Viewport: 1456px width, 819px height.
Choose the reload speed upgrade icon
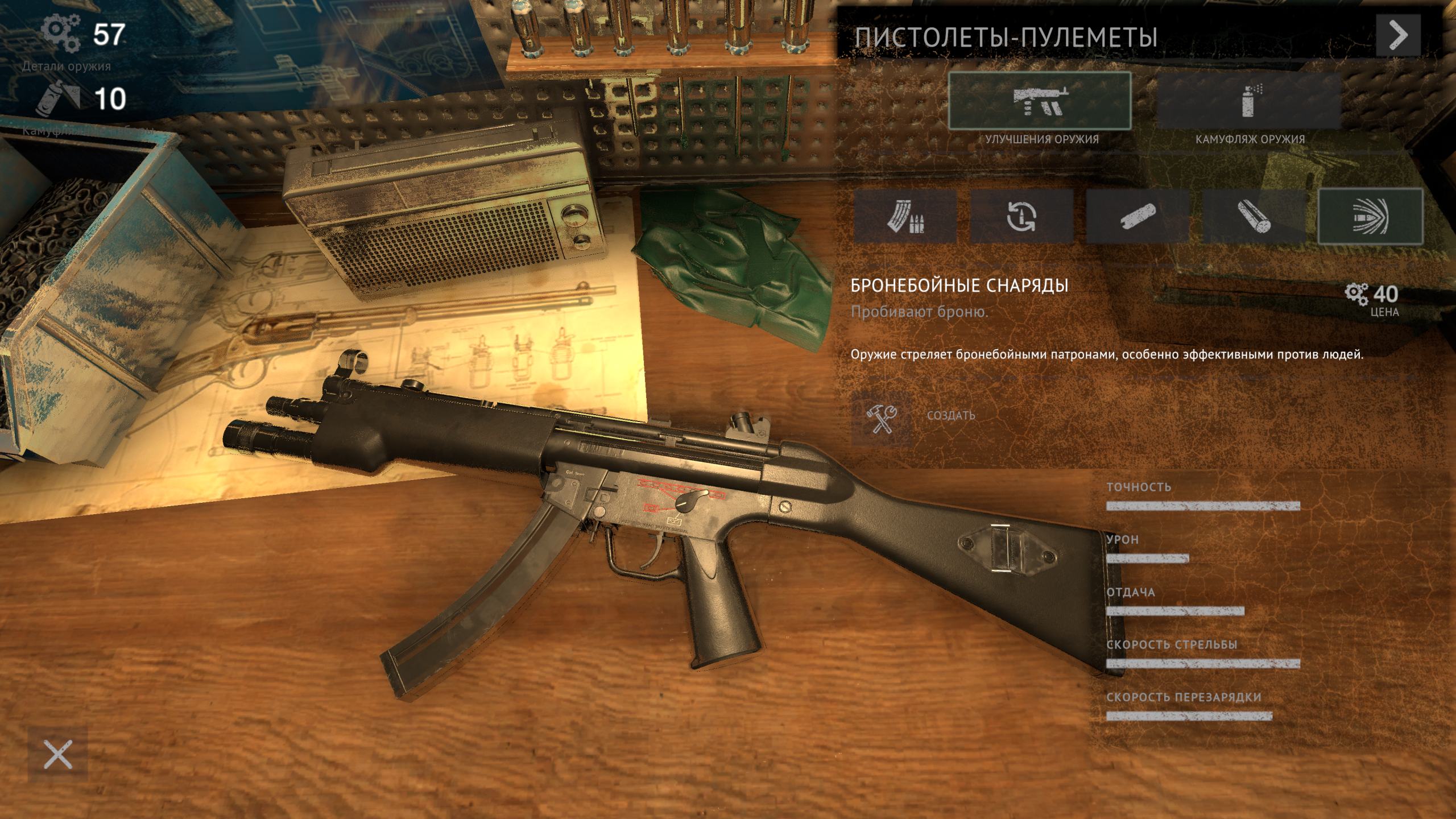[1021, 217]
